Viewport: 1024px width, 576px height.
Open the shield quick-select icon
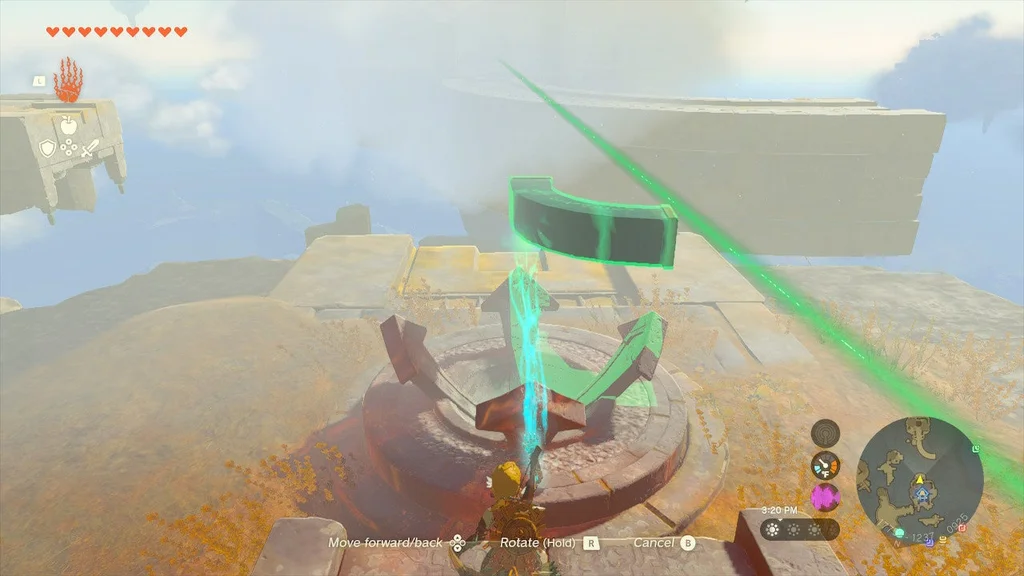pos(47,148)
